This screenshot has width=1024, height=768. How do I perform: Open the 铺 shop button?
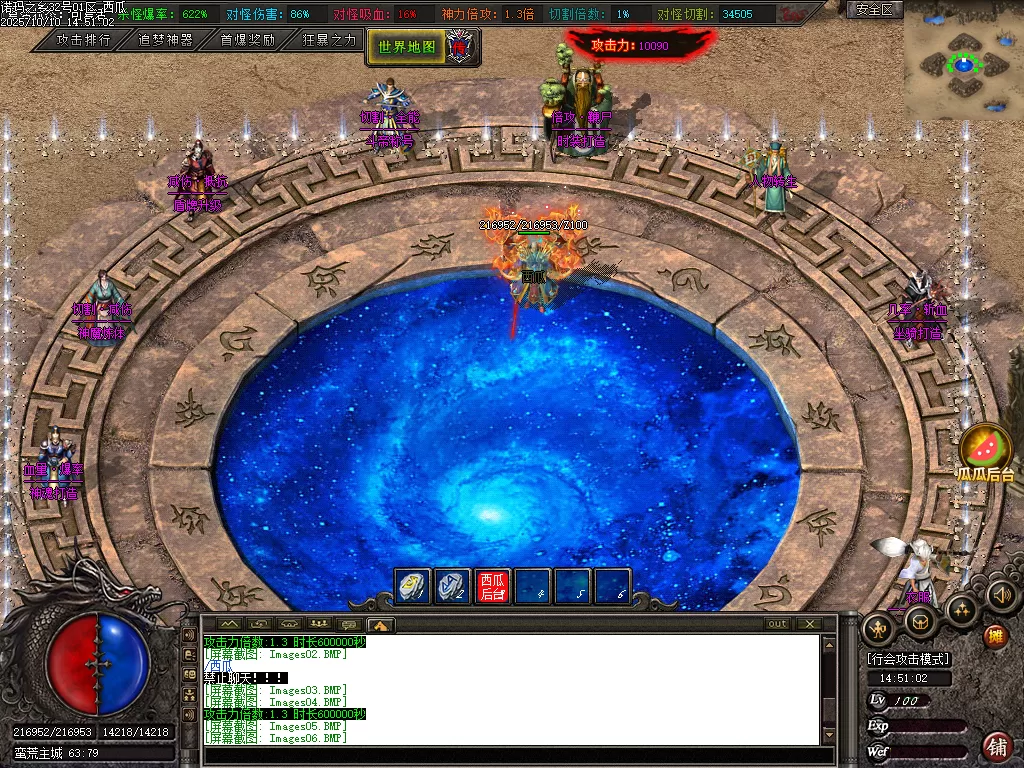tap(997, 745)
